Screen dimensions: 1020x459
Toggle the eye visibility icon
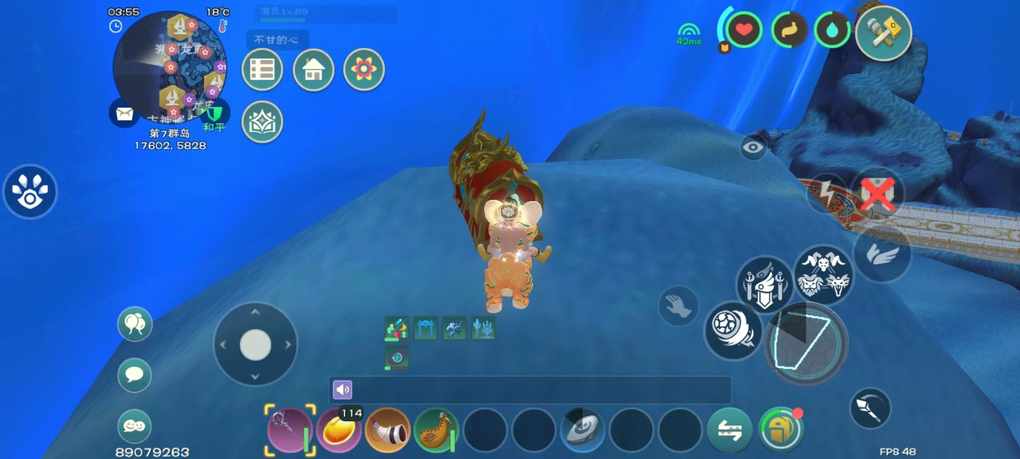pos(754,148)
